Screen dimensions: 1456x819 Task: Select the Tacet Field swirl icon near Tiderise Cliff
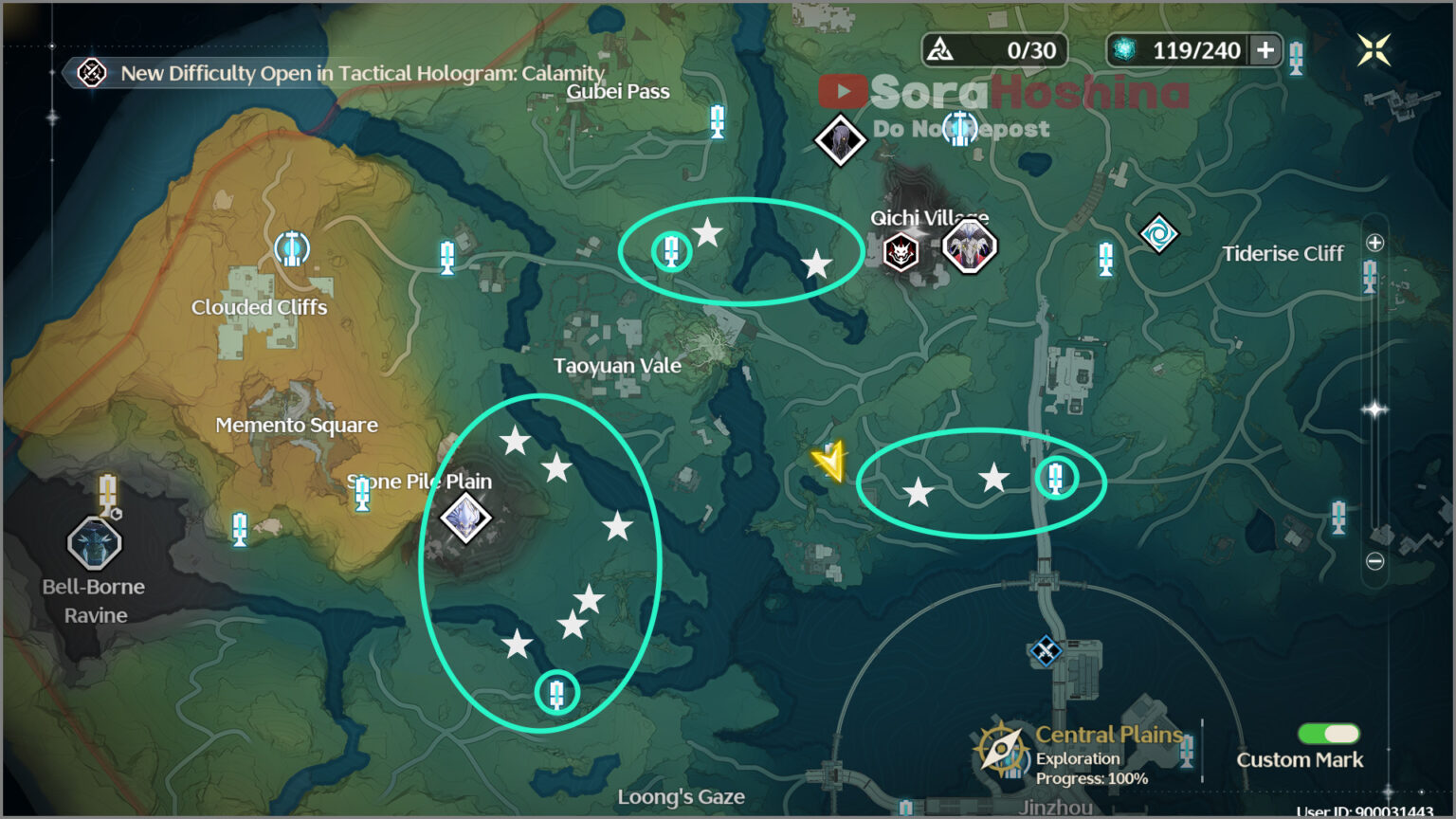[x=1160, y=233]
